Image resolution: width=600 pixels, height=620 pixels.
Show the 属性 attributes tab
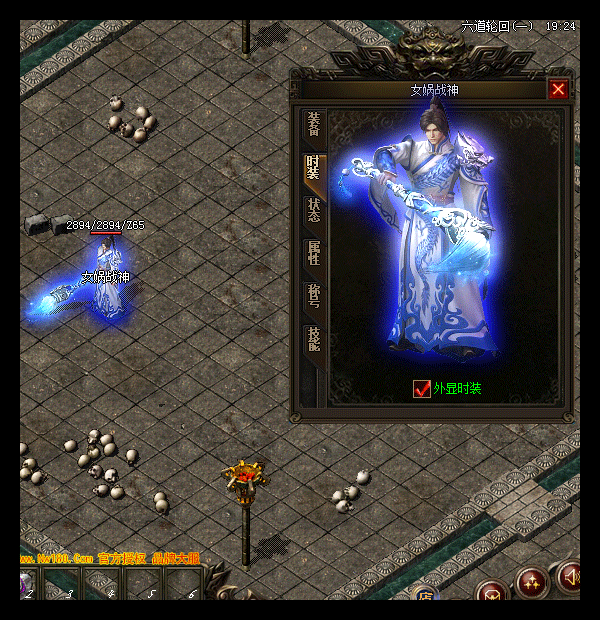coord(314,253)
